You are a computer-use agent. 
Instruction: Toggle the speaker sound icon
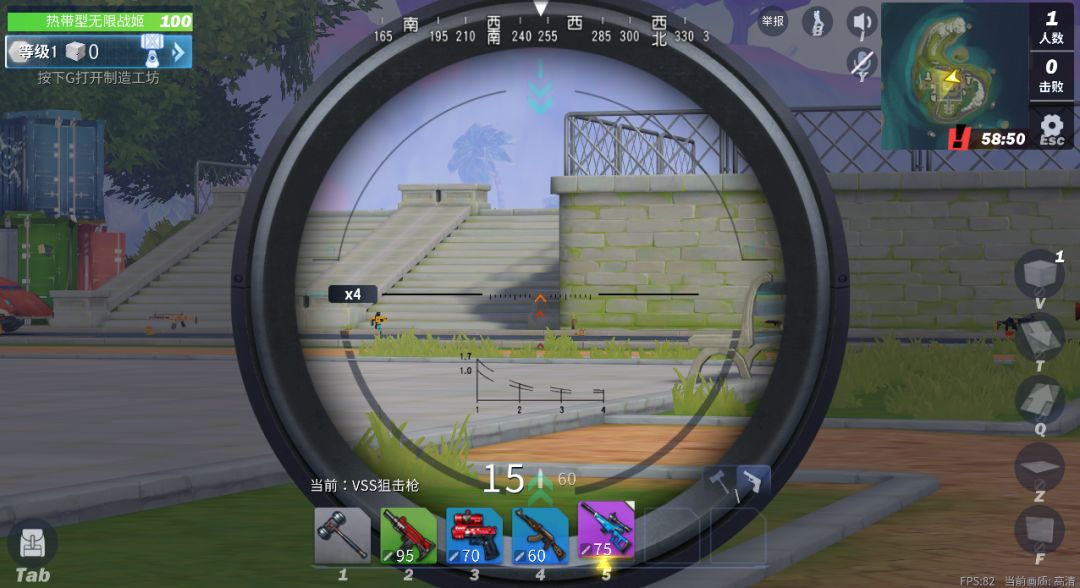(x=862, y=21)
